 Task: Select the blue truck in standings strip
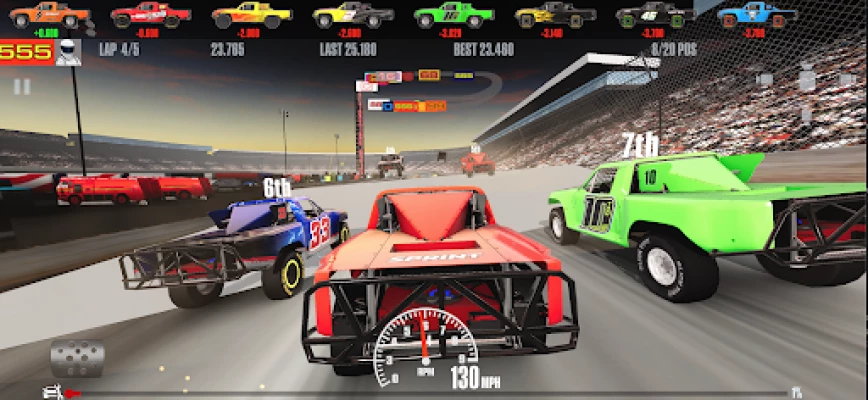(757, 15)
